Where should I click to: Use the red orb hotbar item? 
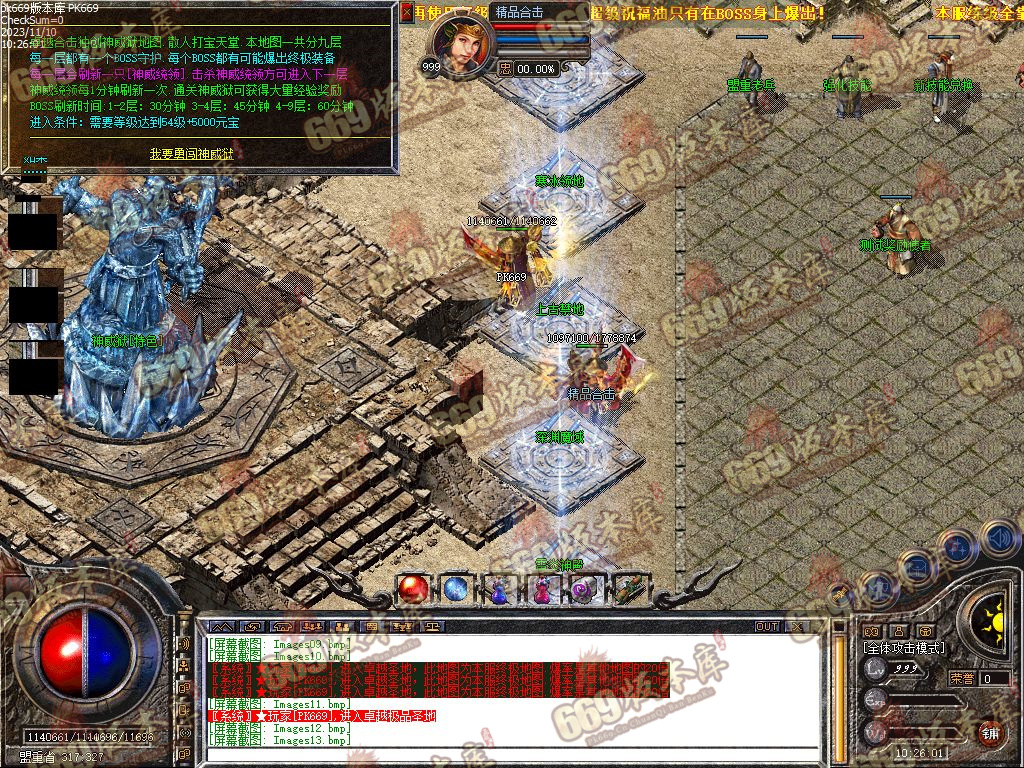411,589
